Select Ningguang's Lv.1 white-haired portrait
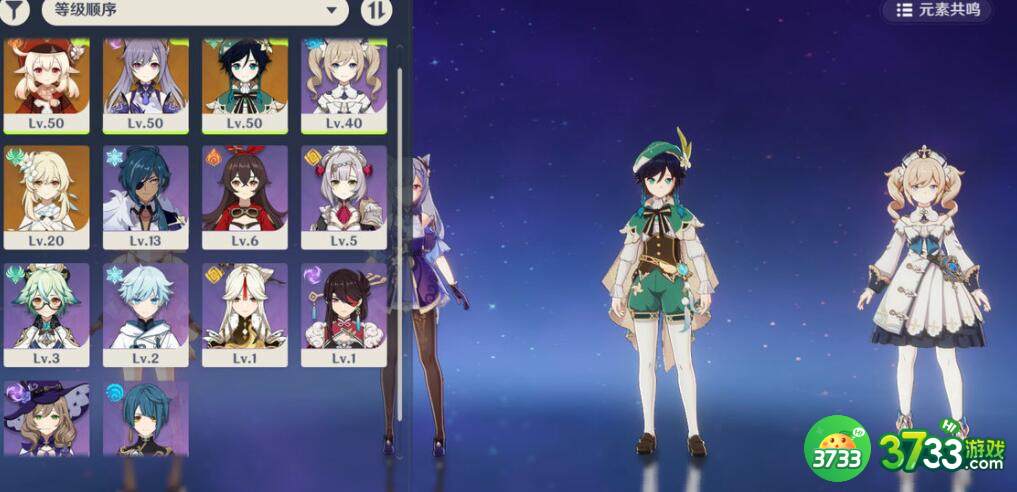The width and height of the screenshot is (1017, 492). [x=245, y=313]
